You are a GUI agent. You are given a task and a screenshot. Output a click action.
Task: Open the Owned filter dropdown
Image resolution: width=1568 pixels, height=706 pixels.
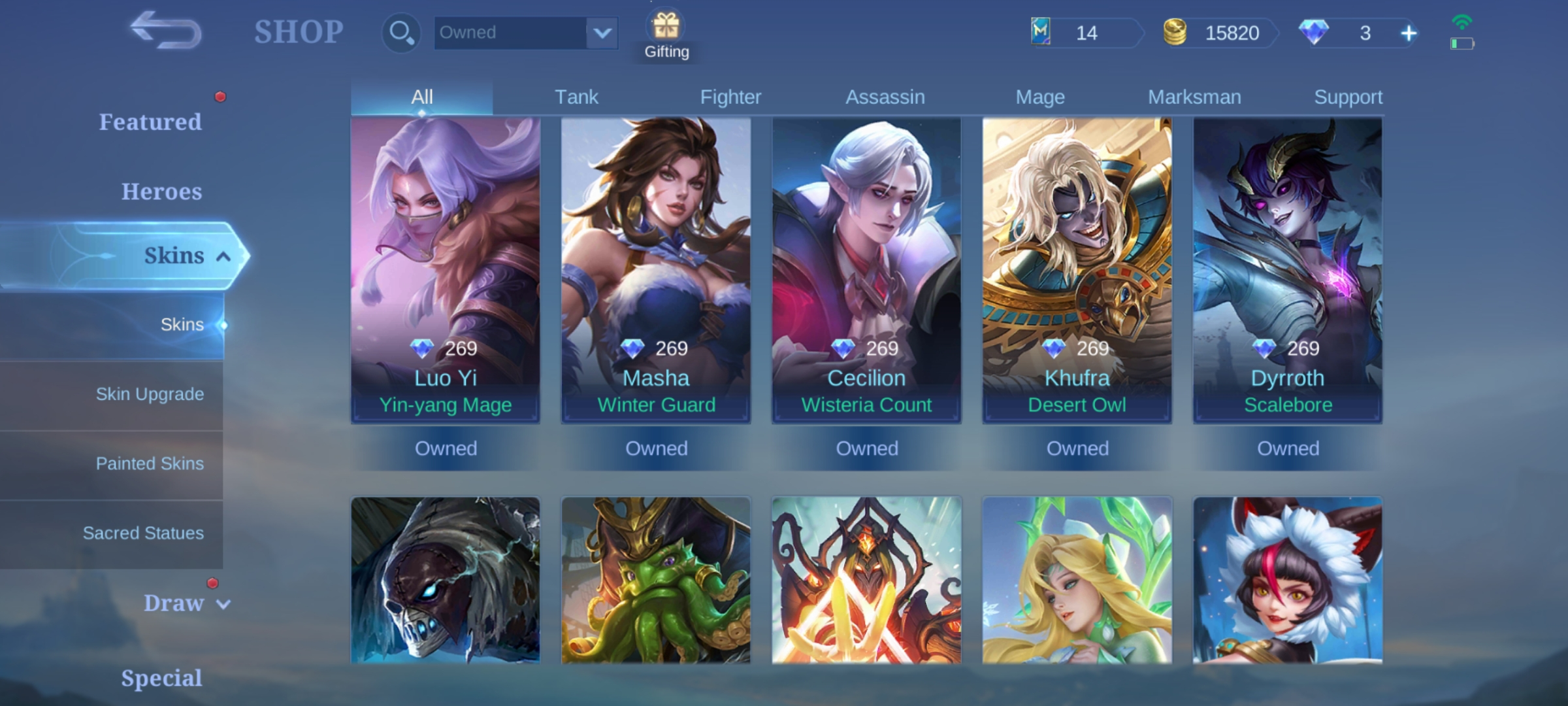(x=526, y=32)
